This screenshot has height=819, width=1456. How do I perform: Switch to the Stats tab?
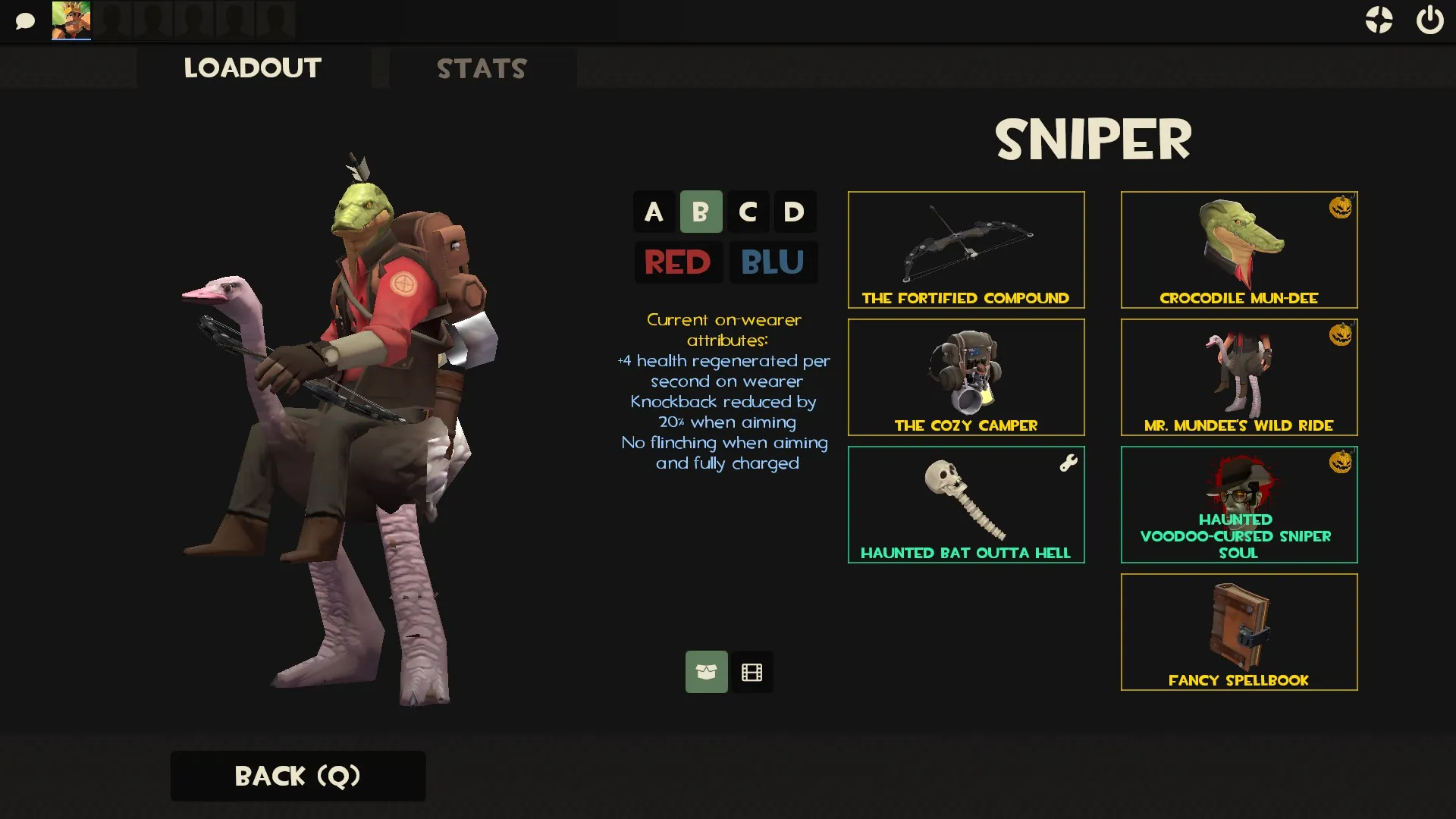click(482, 68)
